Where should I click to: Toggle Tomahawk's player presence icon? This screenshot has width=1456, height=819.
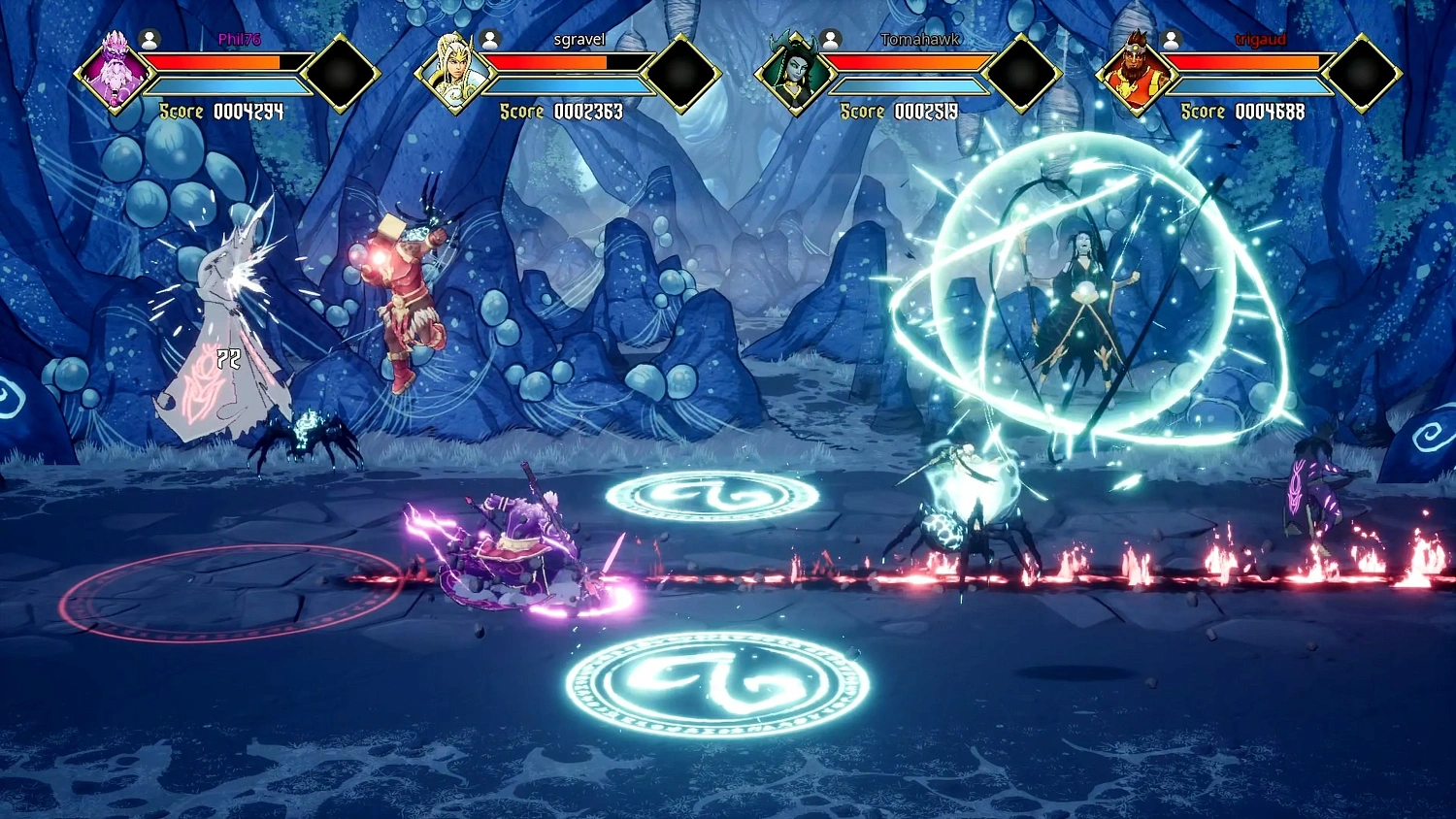(x=828, y=40)
